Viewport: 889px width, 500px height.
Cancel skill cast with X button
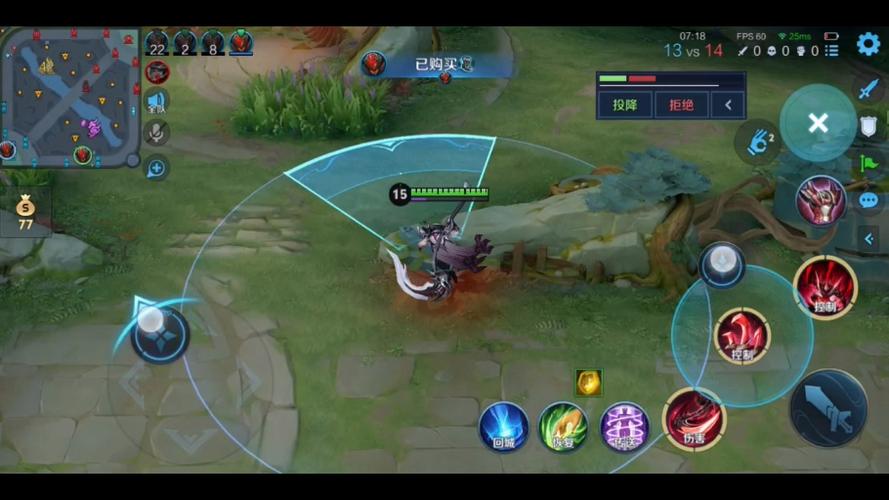(x=818, y=123)
